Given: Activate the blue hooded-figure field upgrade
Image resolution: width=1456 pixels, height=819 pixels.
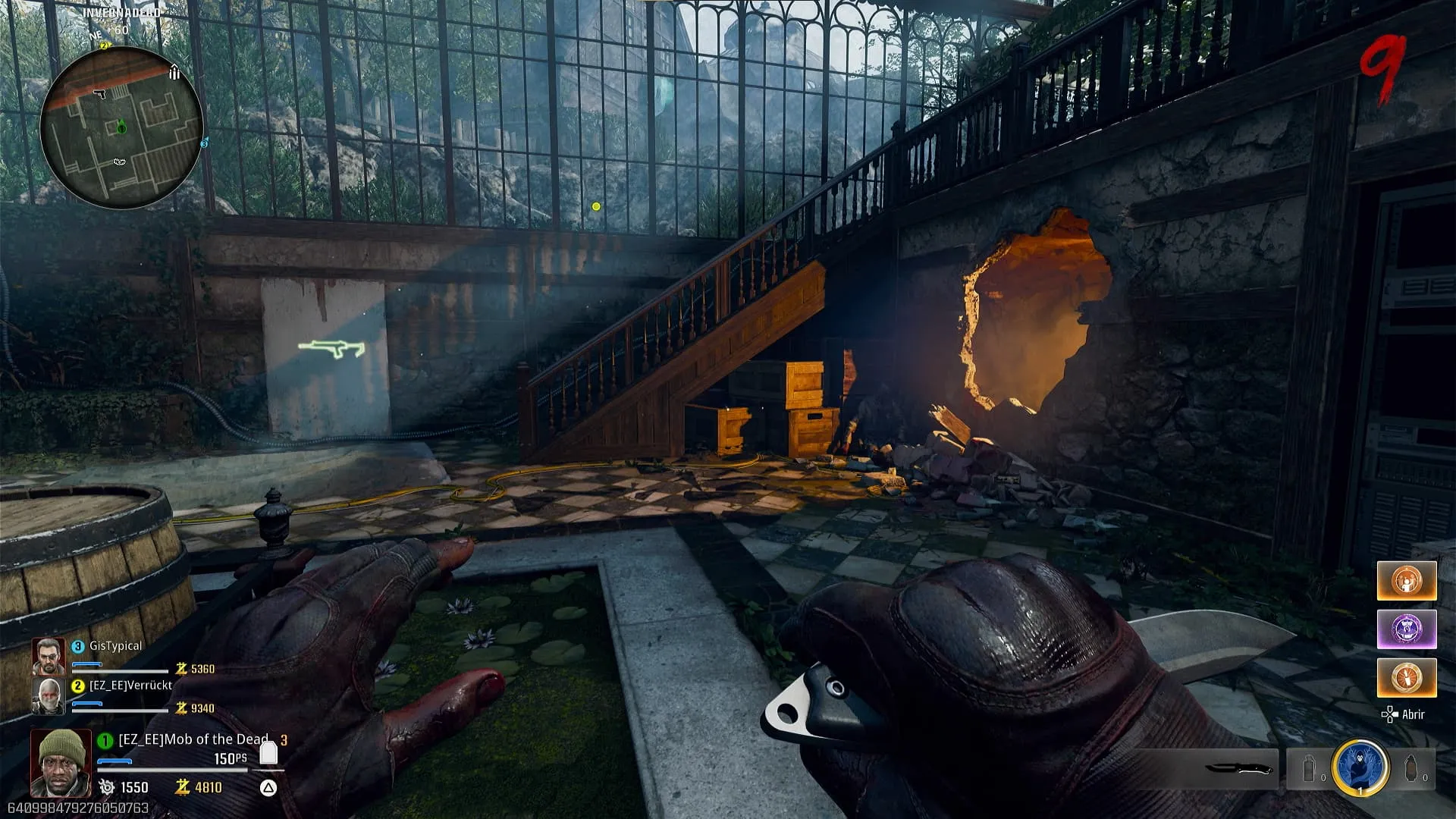Looking at the screenshot, I should (x=1360, y=768).
